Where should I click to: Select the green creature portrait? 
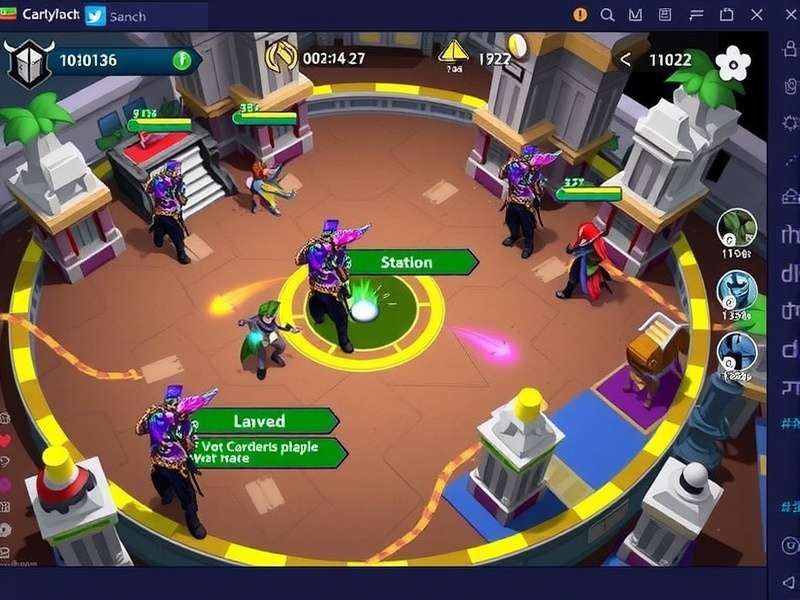[x=737, y=230]
